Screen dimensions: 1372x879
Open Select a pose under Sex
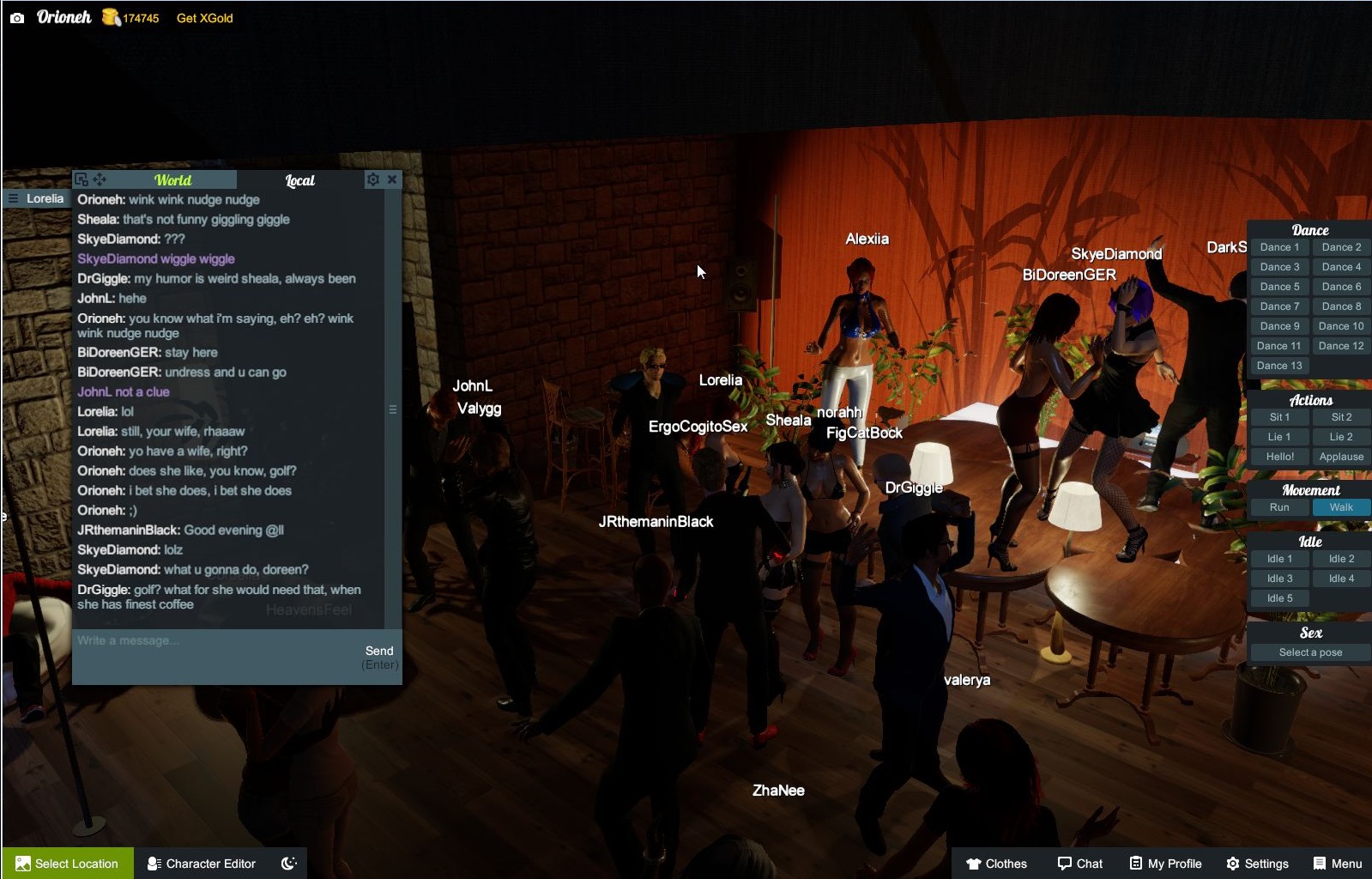tap(1309, 652)
